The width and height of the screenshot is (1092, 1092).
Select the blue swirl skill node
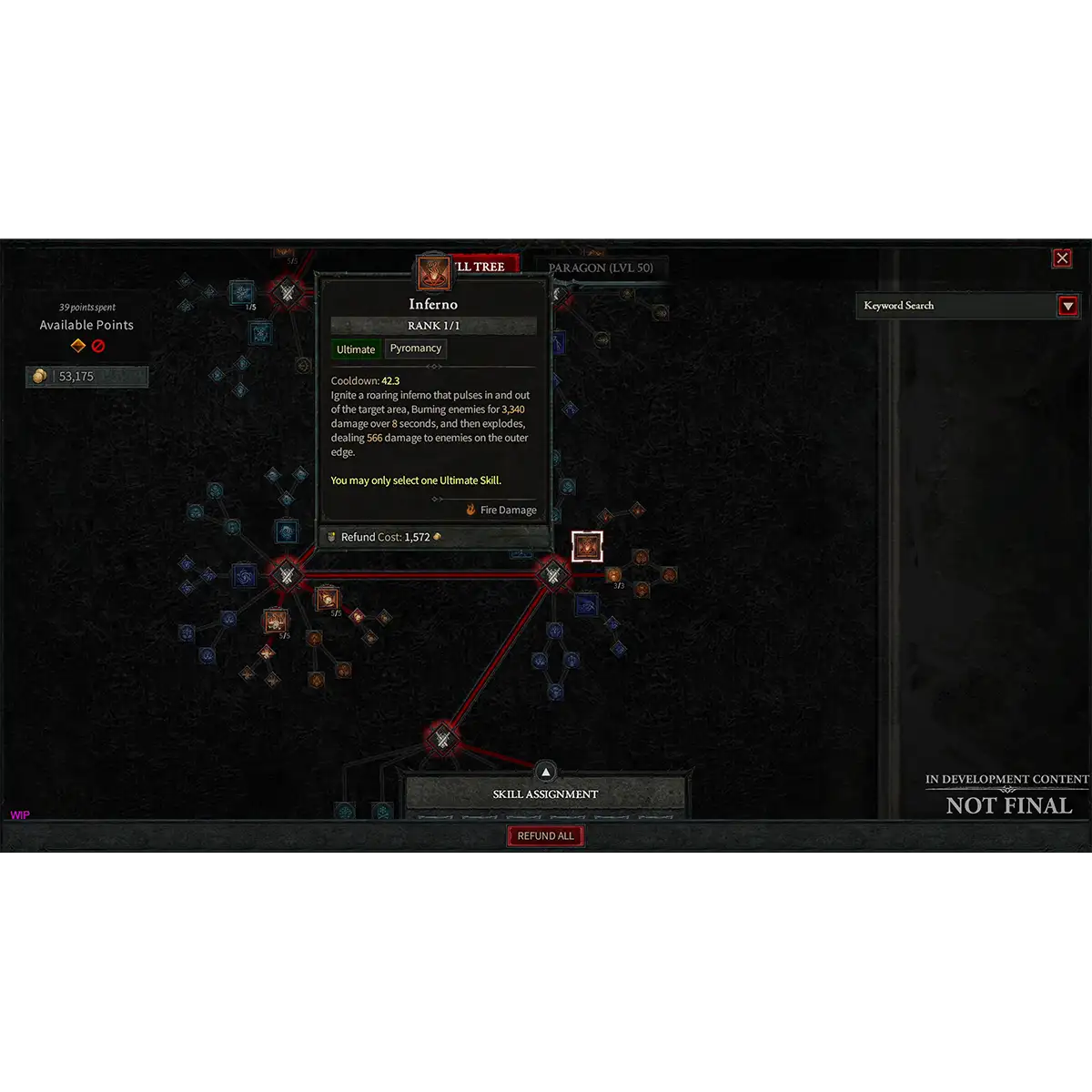click(245, 575)
